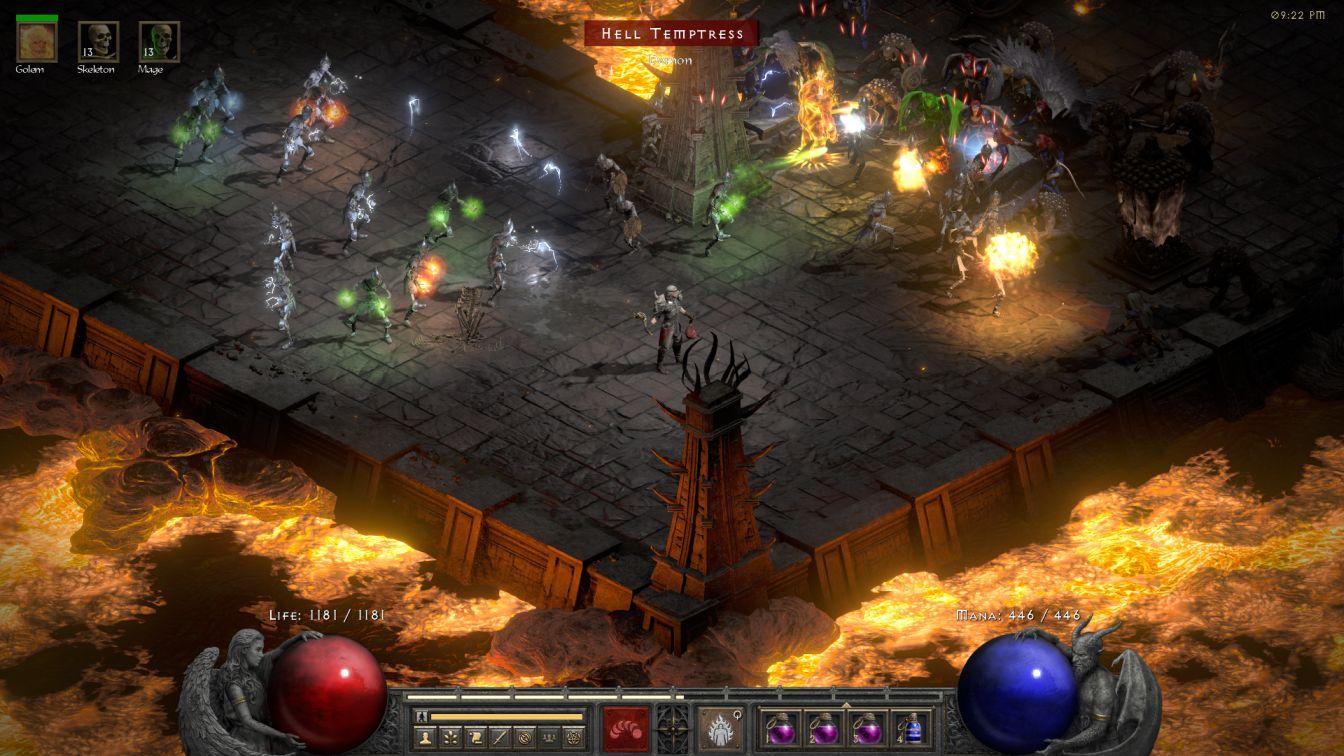Expand the potion belt with the arrow
Screen dimensions: 1344x756
click(847, 705)
